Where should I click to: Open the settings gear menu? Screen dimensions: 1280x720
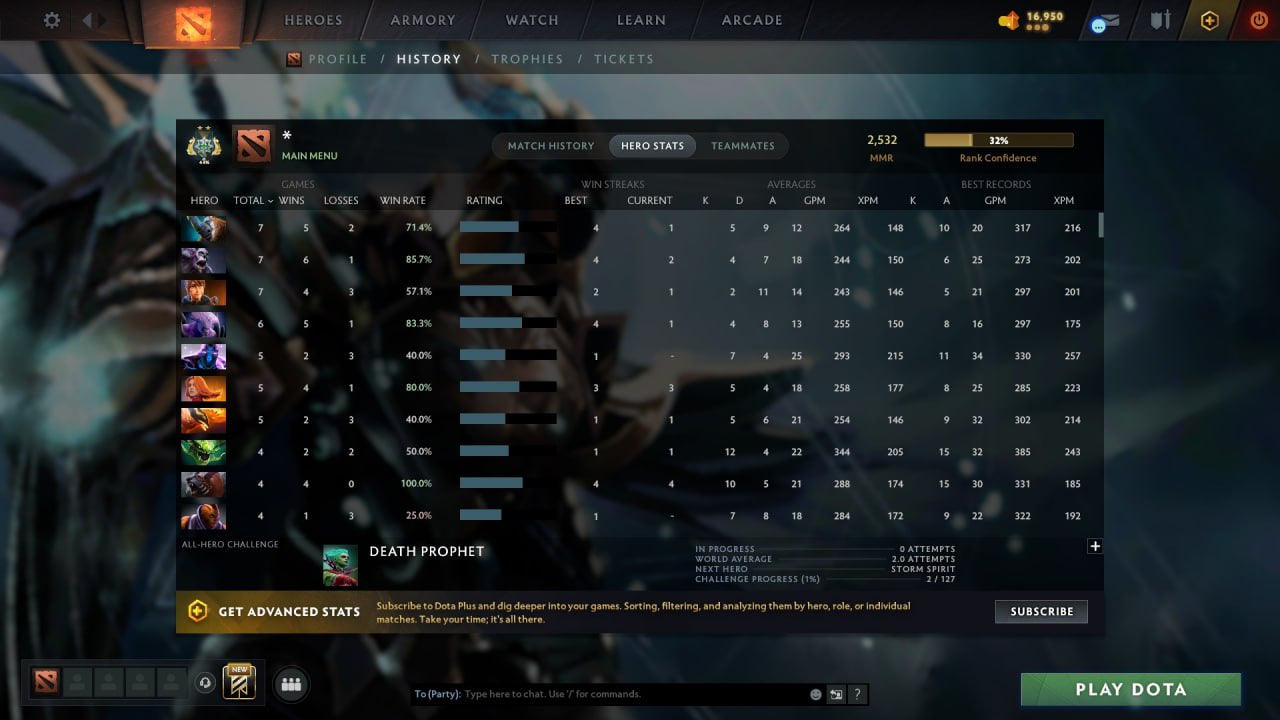pyautogui.click(x=51, y=20)
